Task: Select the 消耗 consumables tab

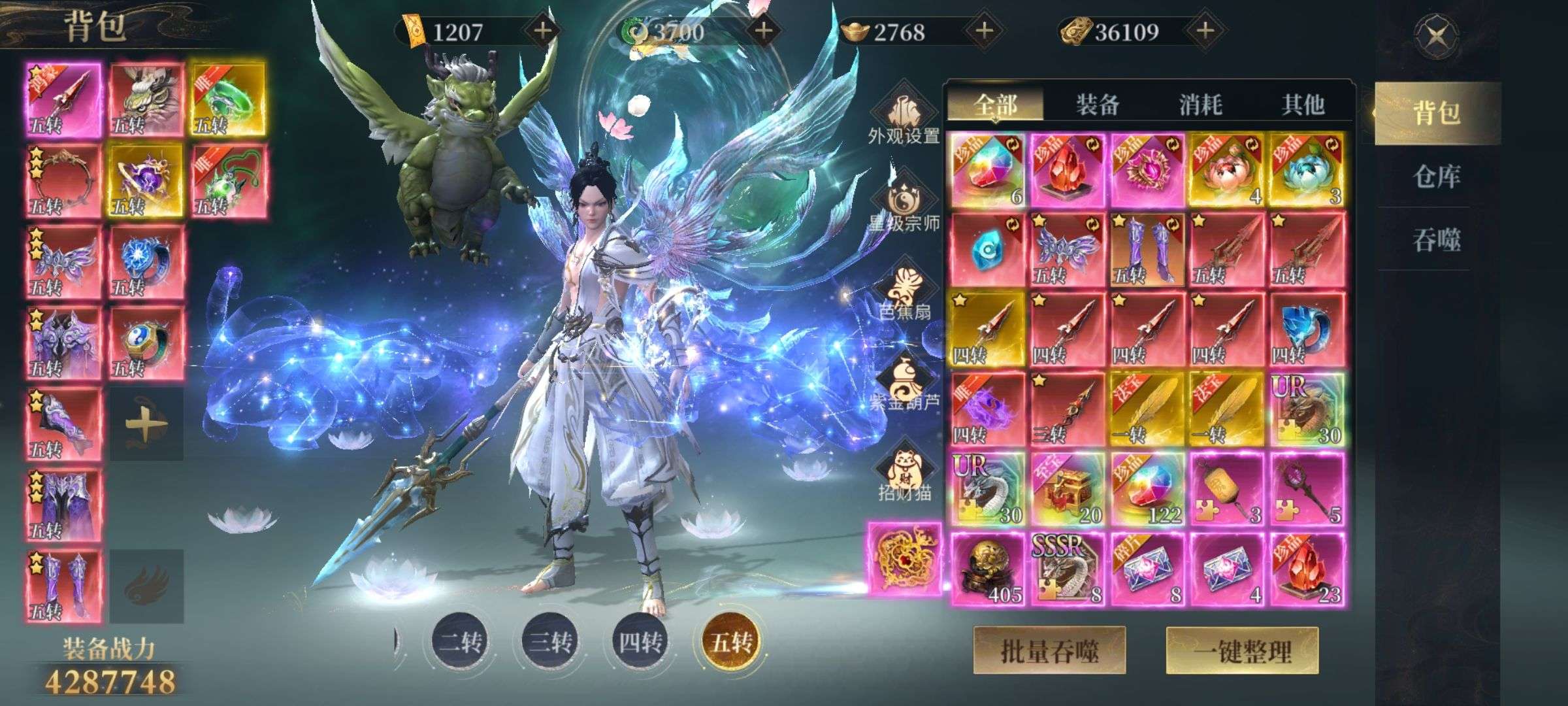Action: click(1200, 105)
